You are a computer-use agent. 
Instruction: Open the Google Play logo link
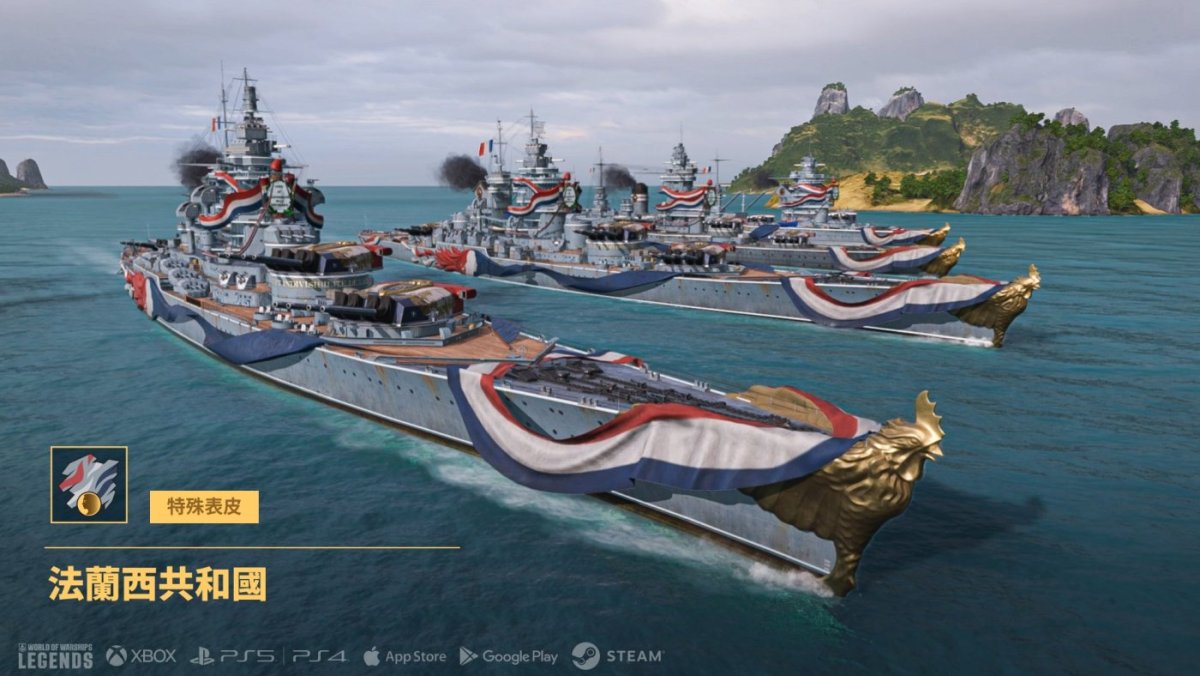[508, 656]
